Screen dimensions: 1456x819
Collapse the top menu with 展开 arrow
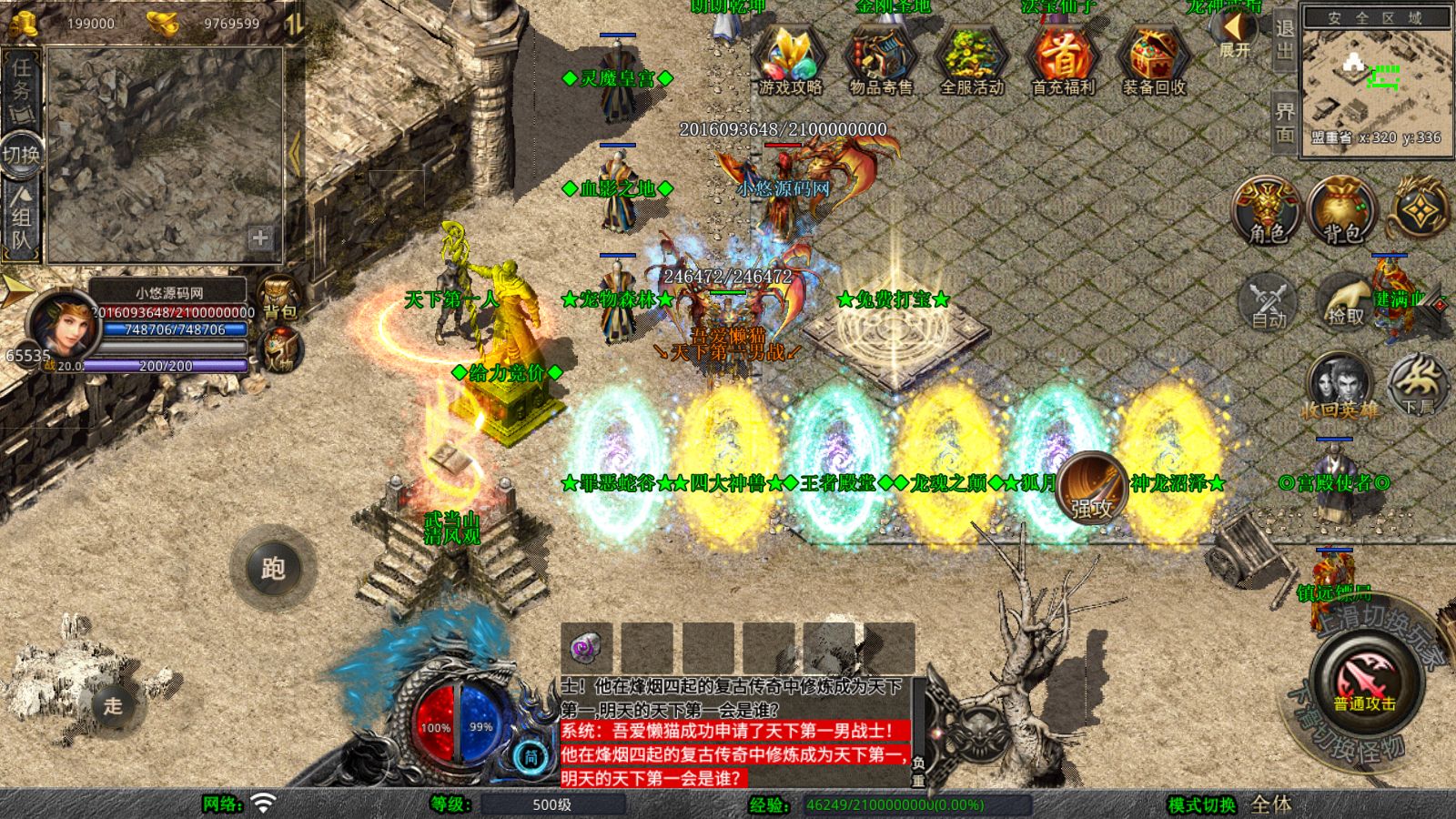tap(1234, 35)
